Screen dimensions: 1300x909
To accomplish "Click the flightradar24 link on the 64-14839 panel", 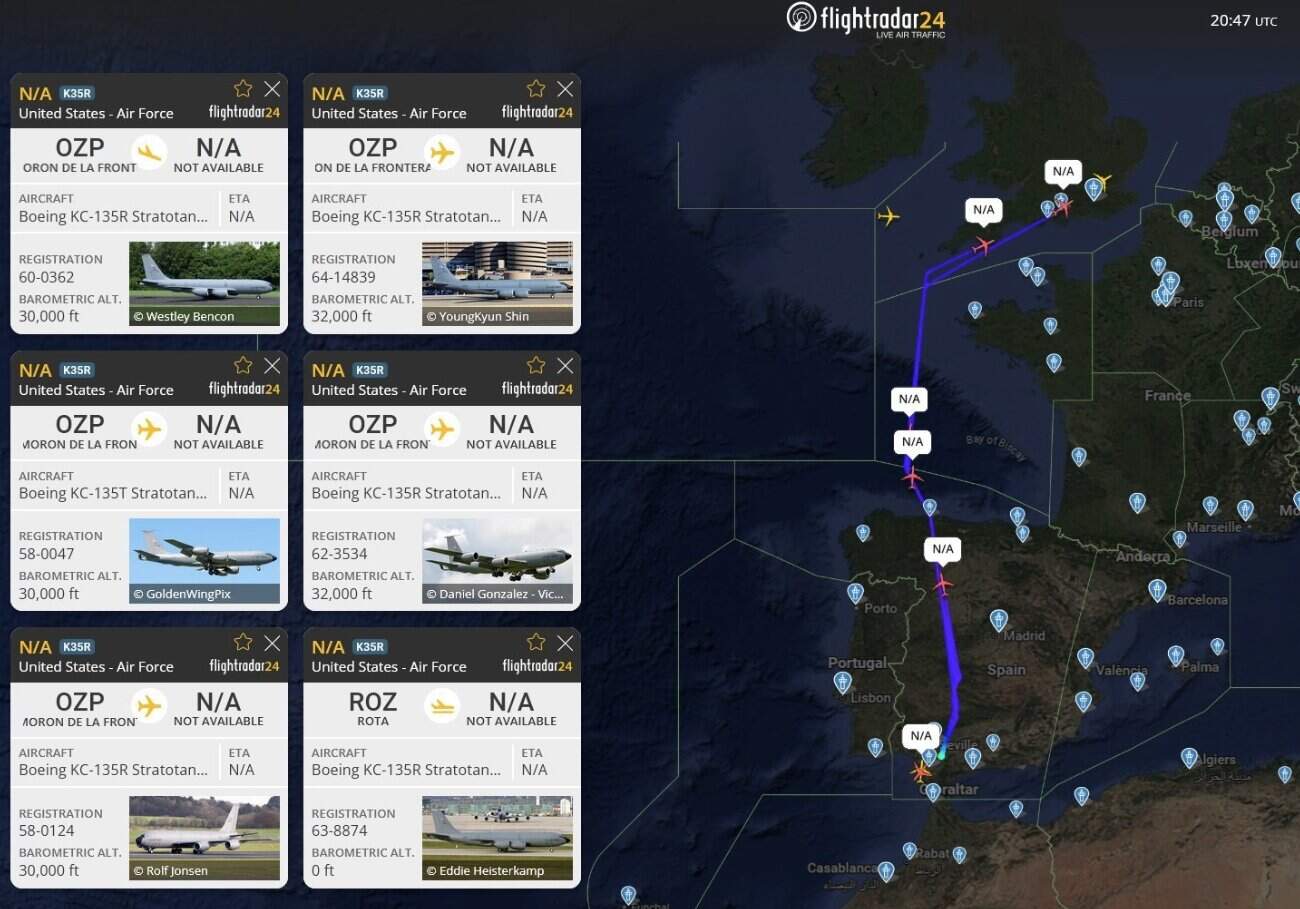I will (538, 113).
